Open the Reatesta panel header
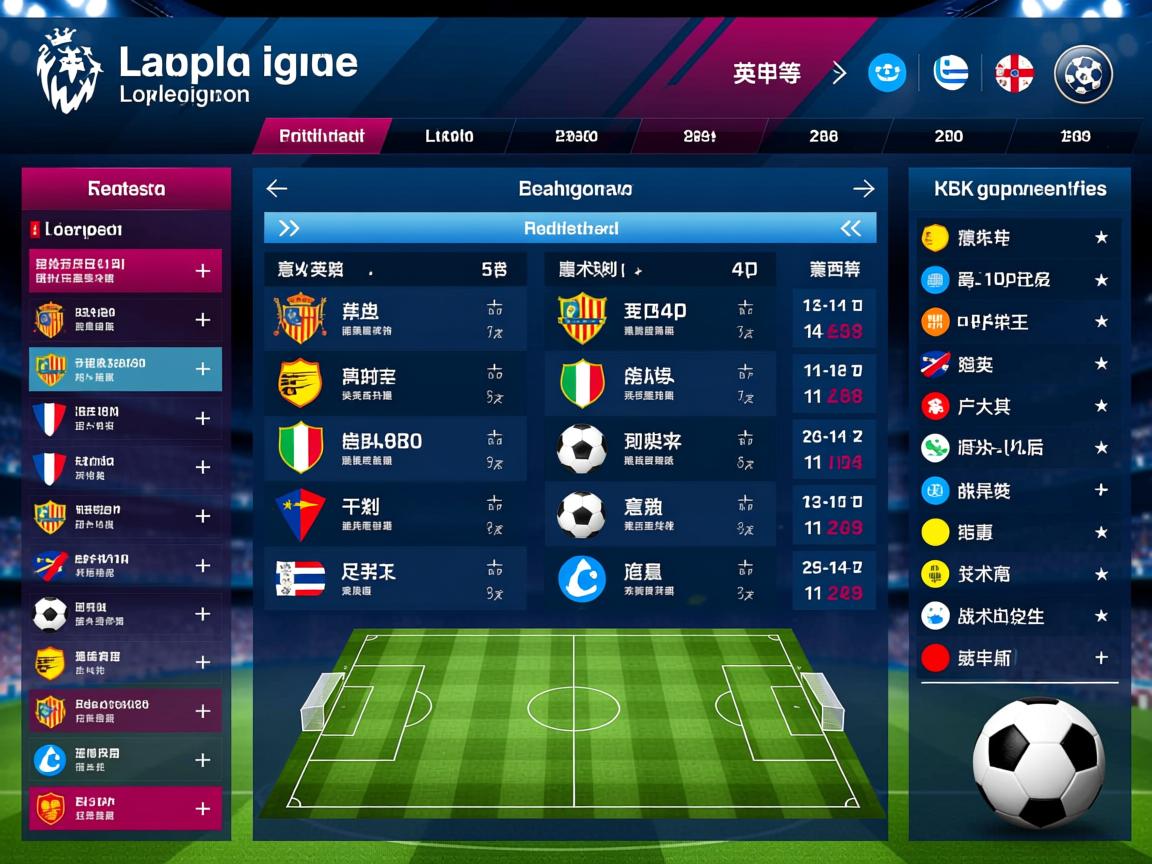This screenshot has height=864, width=1152. tap(126, 188)
